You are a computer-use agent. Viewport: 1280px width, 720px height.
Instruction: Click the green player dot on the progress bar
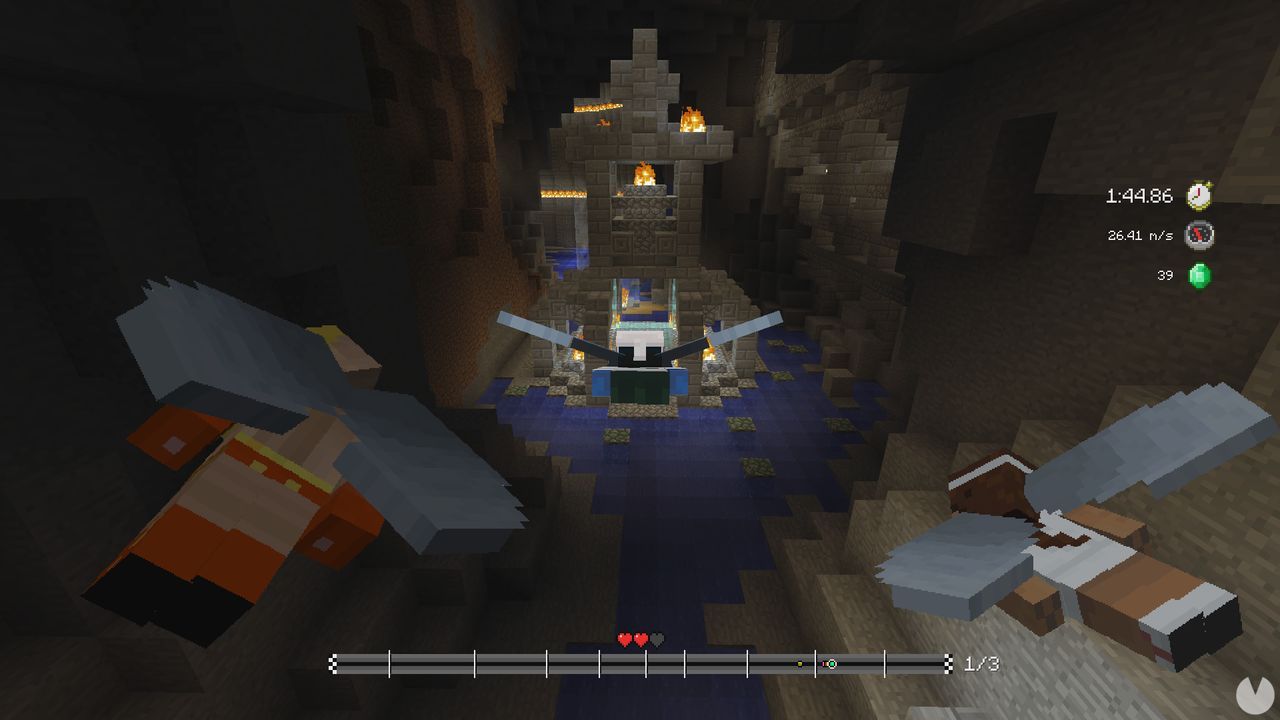[x=832, y=664]
